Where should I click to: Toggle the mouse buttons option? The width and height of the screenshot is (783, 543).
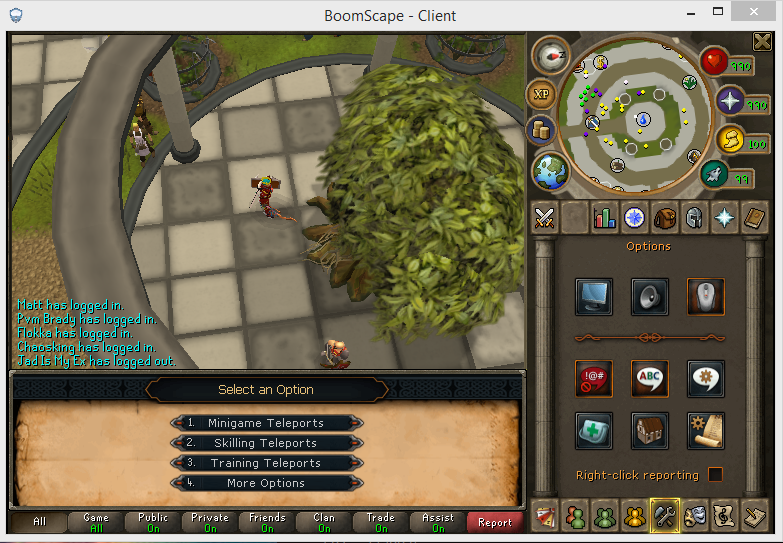point(706,296)
